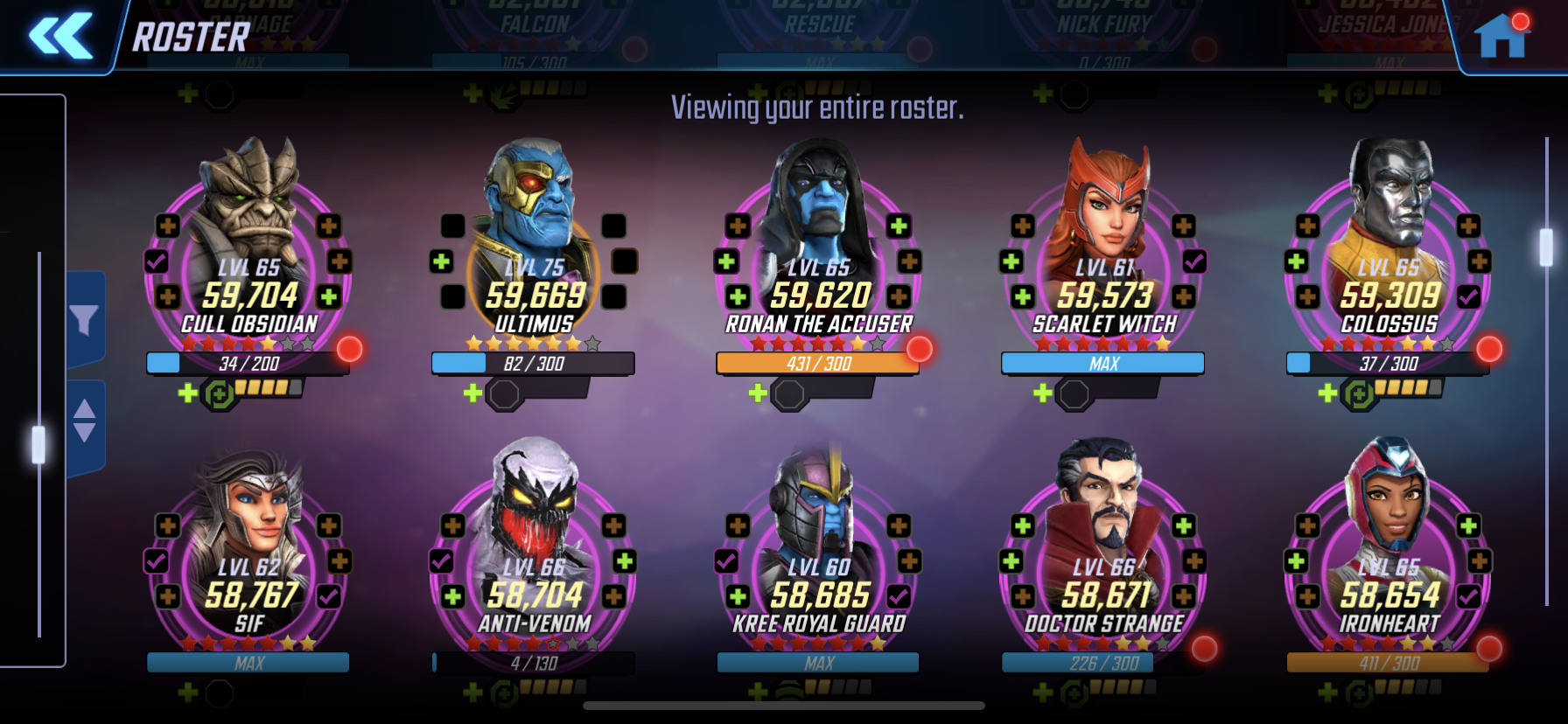Click Ultimus's 82/300 shard progress bar
The height and width of the screenshot is (724, 1568).
pos(533,364)
